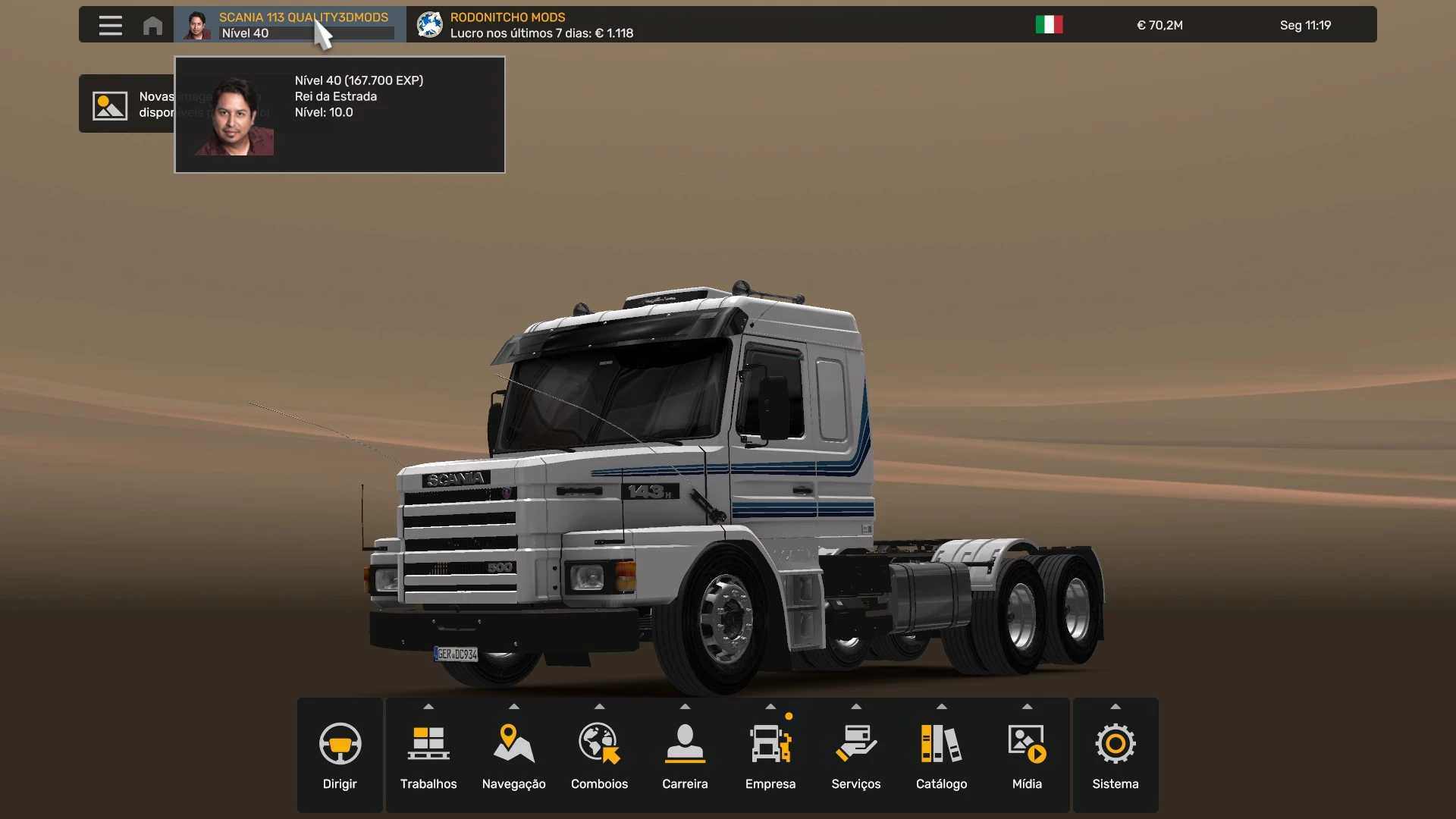Open the Sistema settings menu
Viewport: 1456px width, 819px height.
[x=1115, y=755]
